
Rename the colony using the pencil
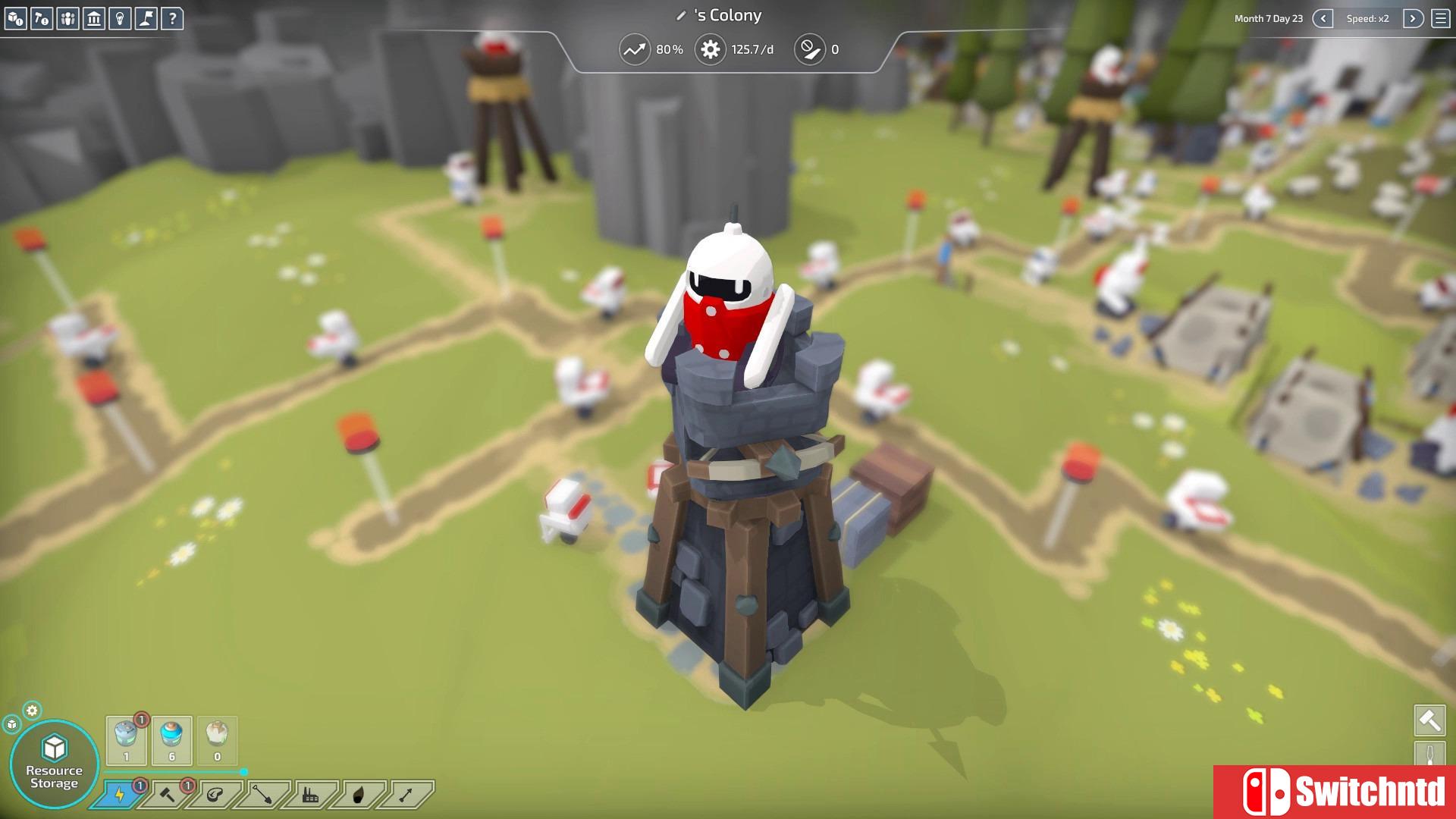pyautogui.click(x=682, y=15)
